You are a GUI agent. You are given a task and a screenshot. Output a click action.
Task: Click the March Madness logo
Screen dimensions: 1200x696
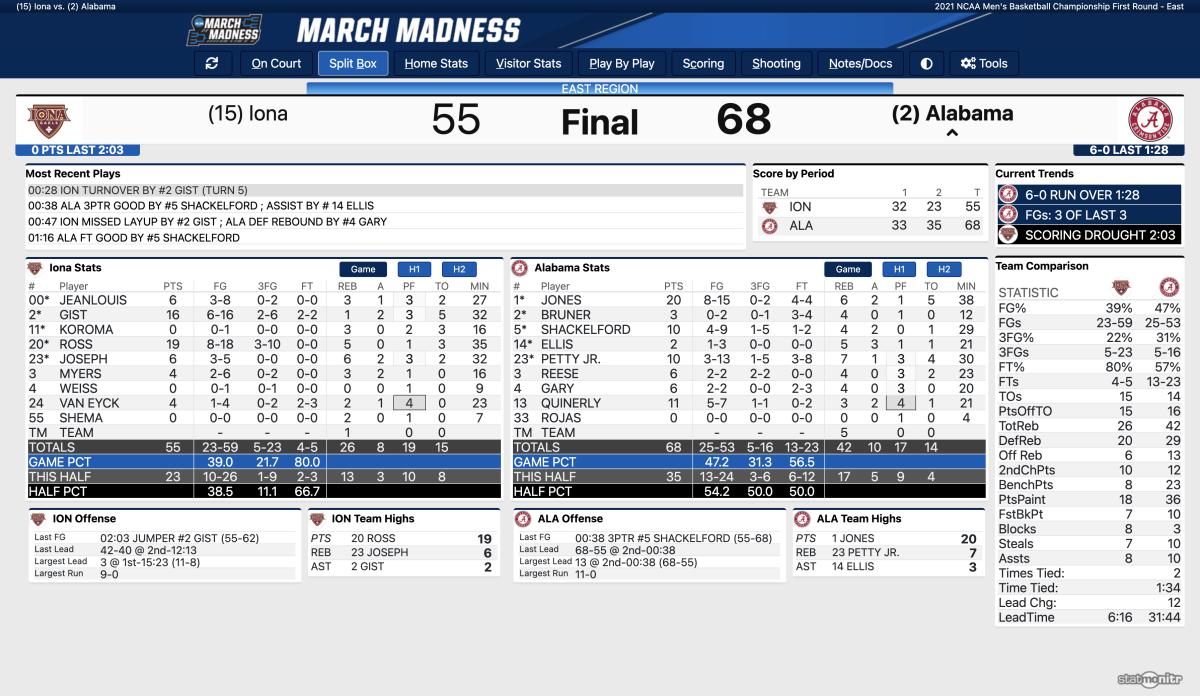click(x=223, y=30)
